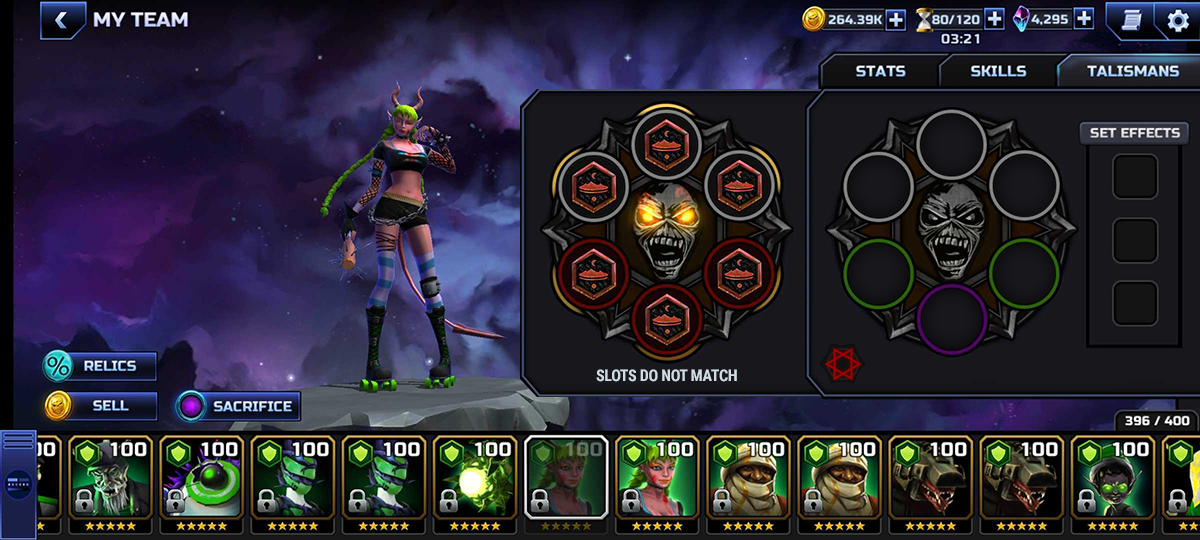Select the goggled kid character portrait
Screen dimensions: 1200x540
point(1111,482)
